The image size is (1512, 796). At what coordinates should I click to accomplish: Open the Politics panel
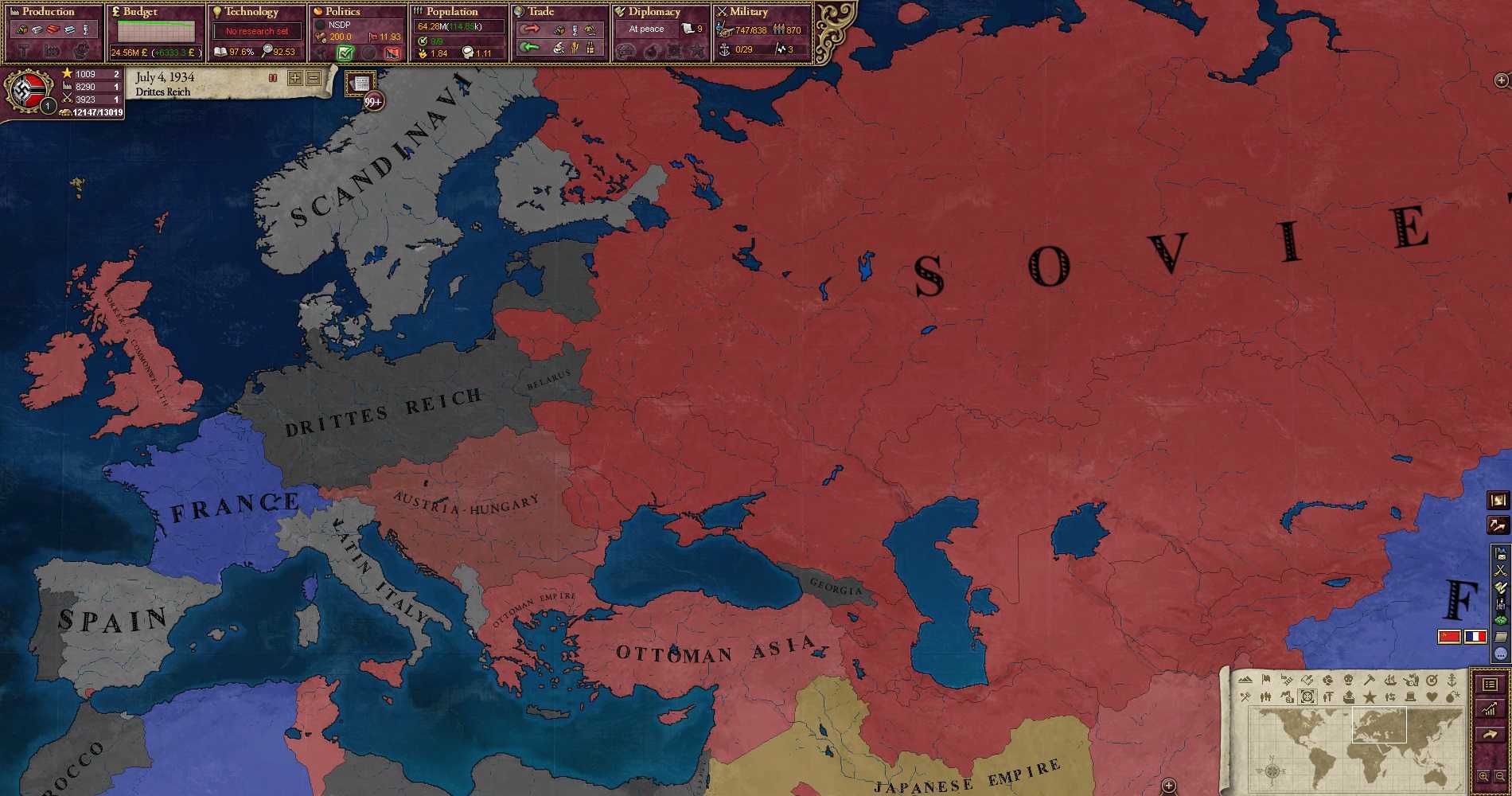[x=342, y=12]
